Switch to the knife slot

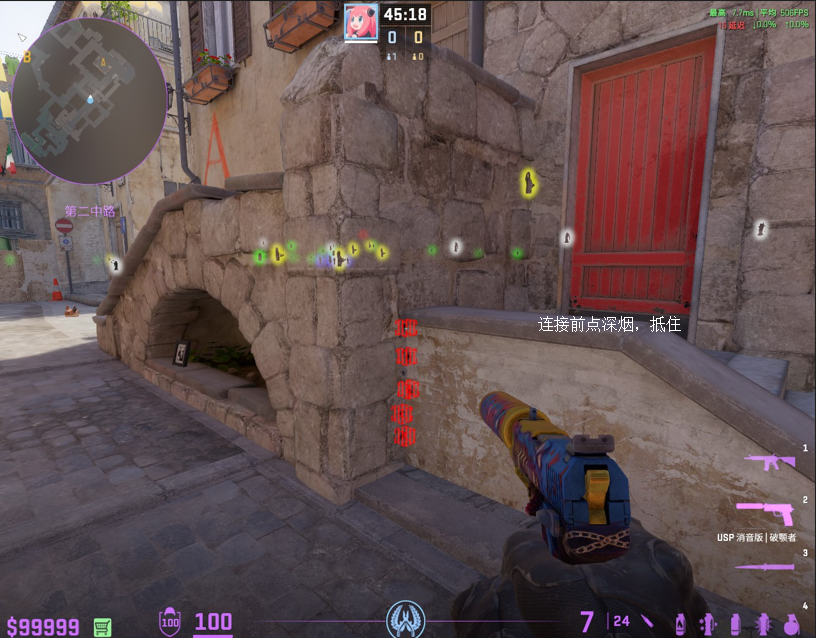[x=765, y=566]
